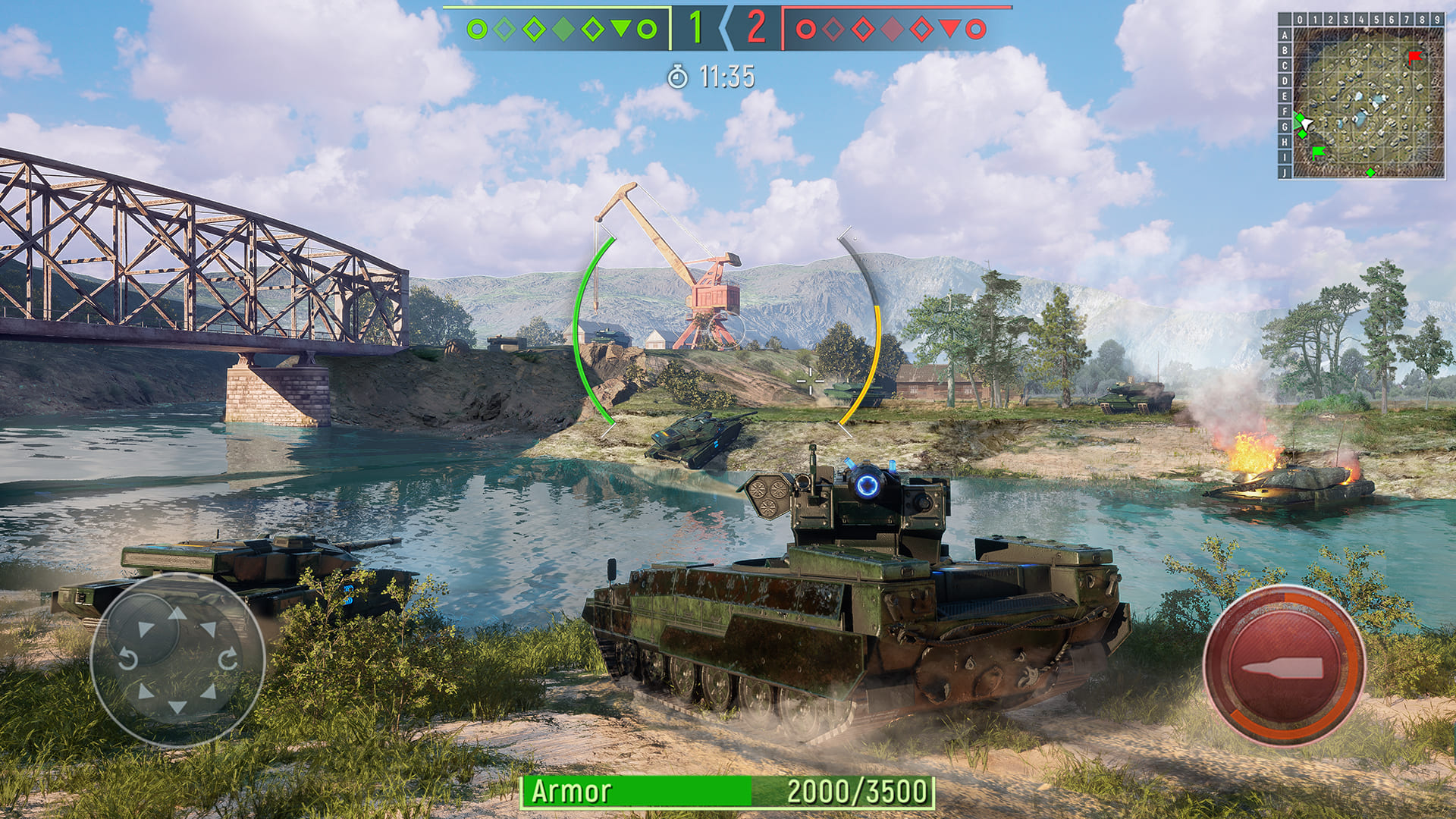Tap the stopwatch icon beside the match timer

click(x=677, y=76)
